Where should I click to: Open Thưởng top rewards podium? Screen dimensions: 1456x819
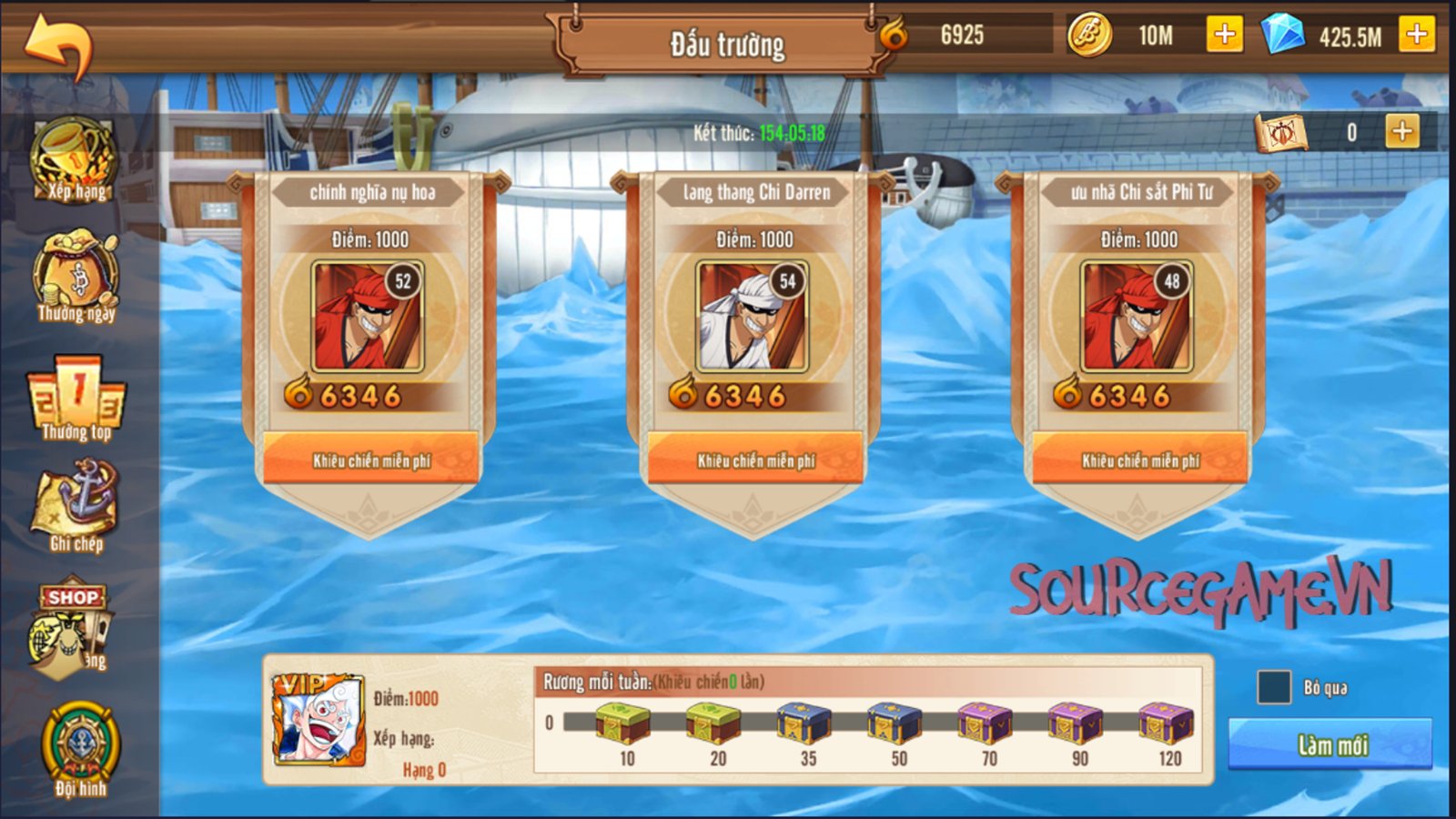tap(76, 399)
